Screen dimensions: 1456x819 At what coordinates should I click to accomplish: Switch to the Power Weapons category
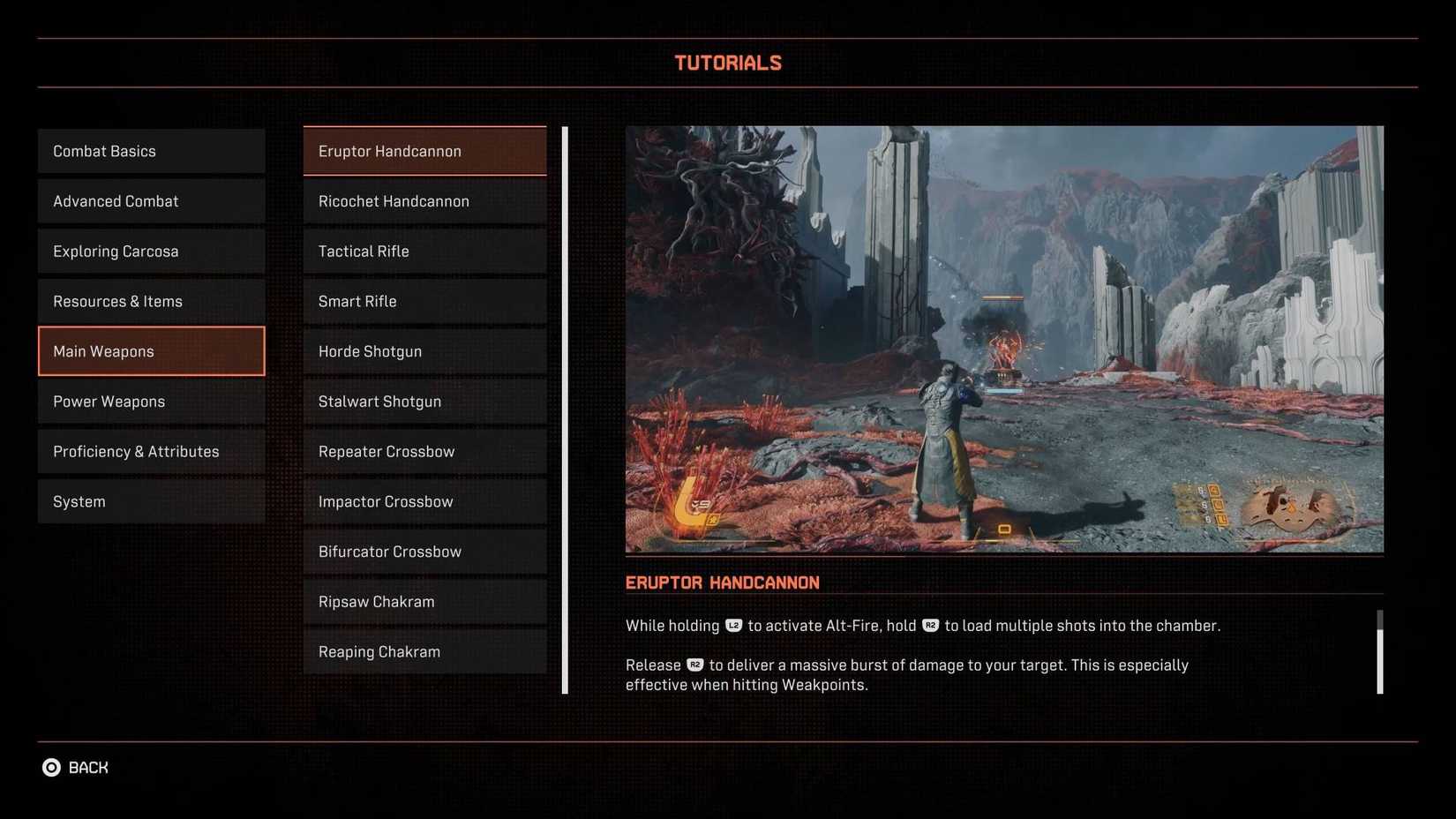coord(151,401)
